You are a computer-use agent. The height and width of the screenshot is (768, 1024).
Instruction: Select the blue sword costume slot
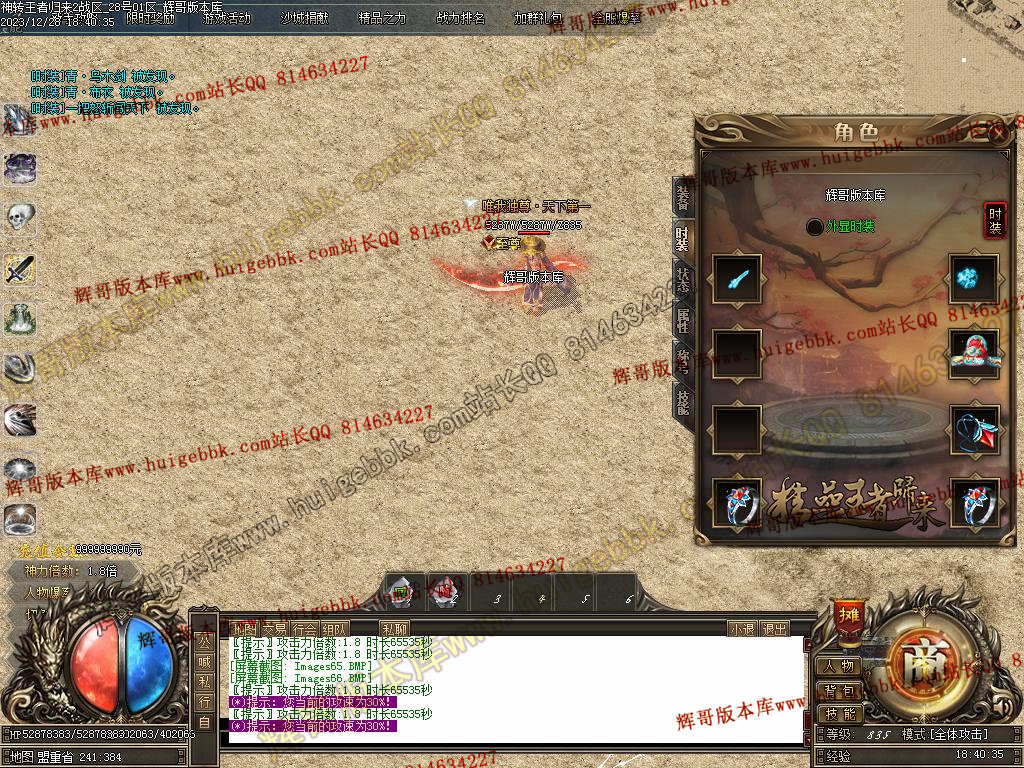[x=738, y=278]
